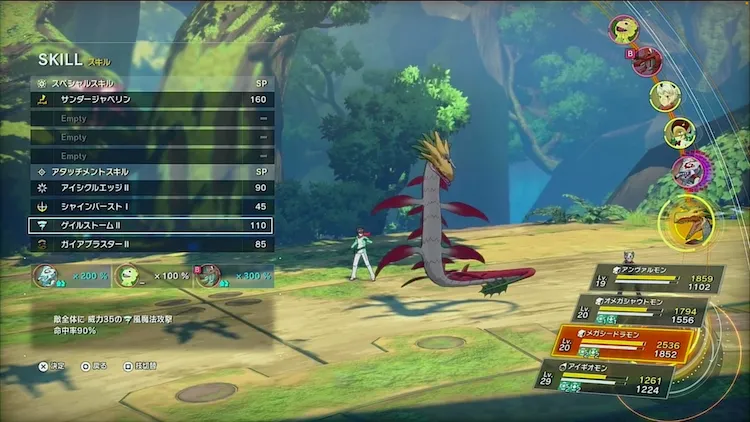Select the ×100% green enemy target icon
Viewport: 750px width, 422px height.
[x=127, y=275]
